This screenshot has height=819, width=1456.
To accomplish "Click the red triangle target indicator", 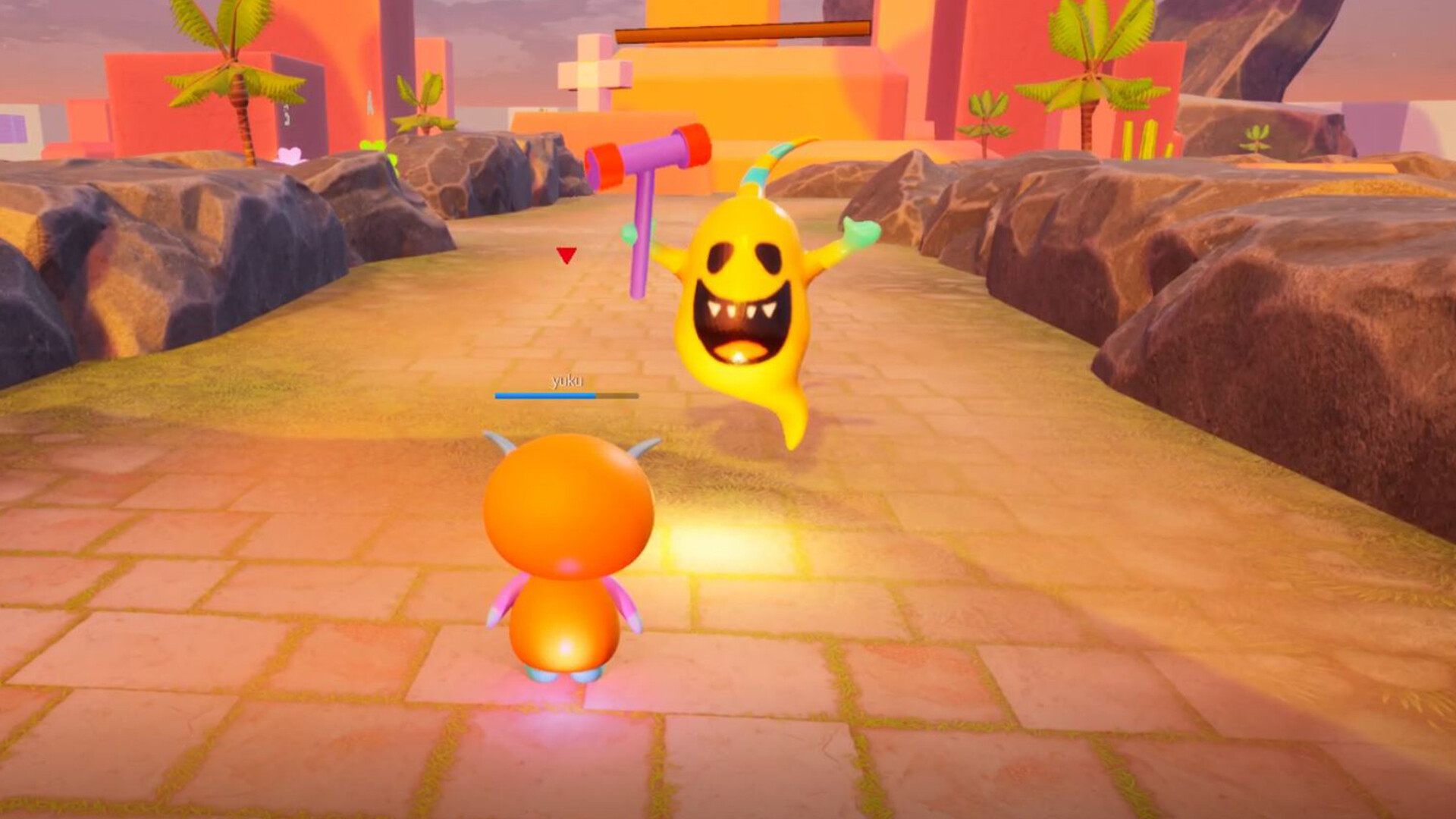I will [x=566, y=256].
